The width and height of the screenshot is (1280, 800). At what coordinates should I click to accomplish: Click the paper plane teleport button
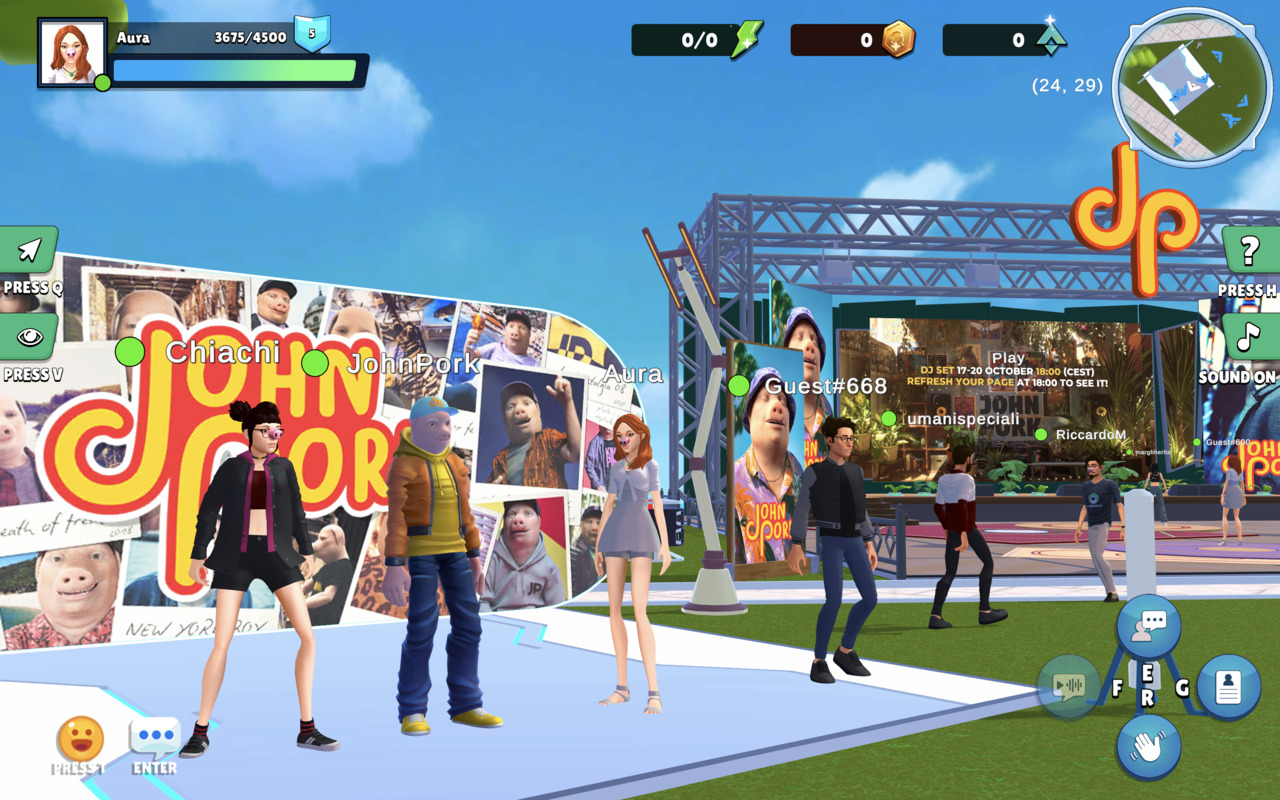29,250
